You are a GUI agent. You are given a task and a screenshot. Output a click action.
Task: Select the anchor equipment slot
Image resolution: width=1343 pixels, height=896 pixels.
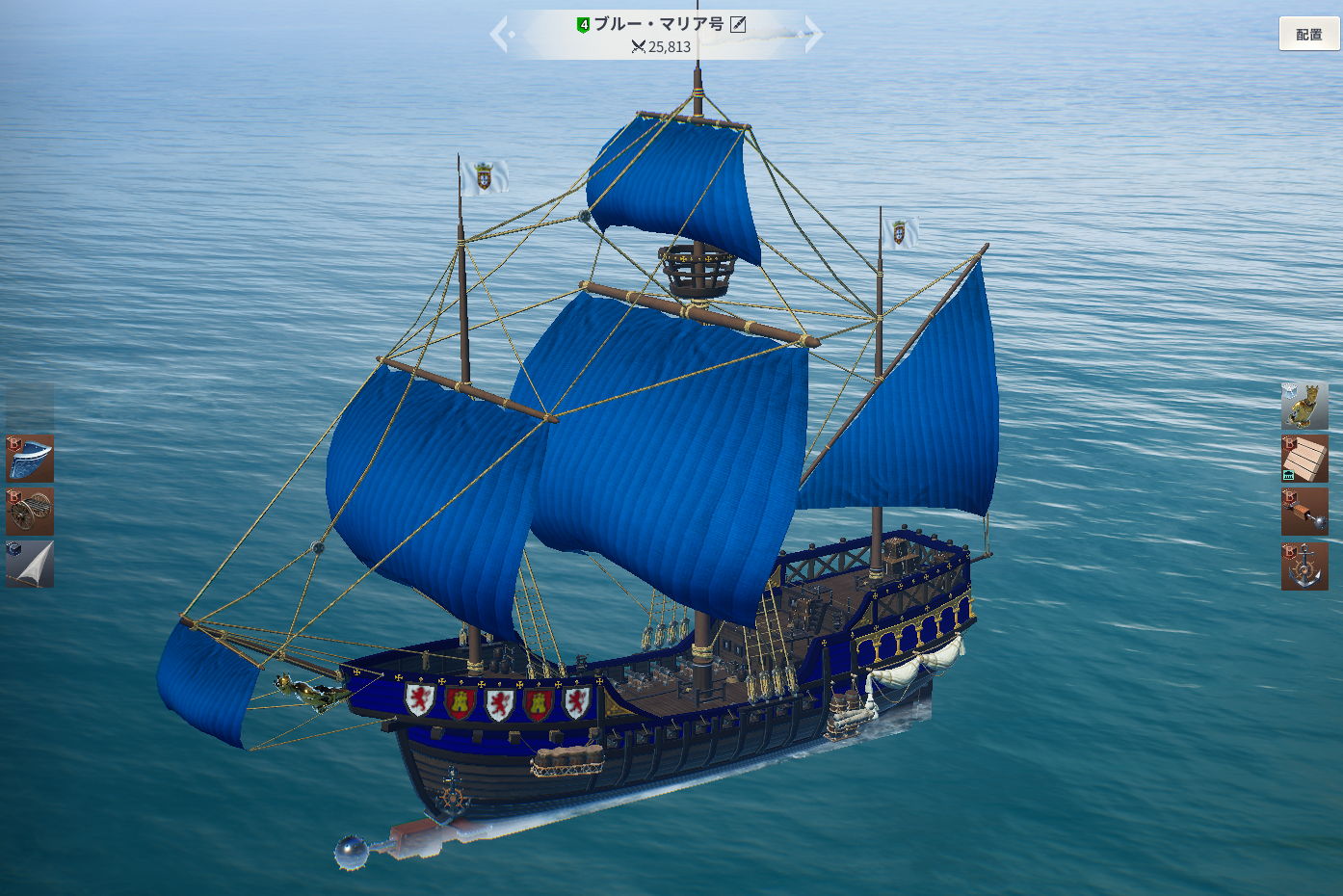[1304, 566]
